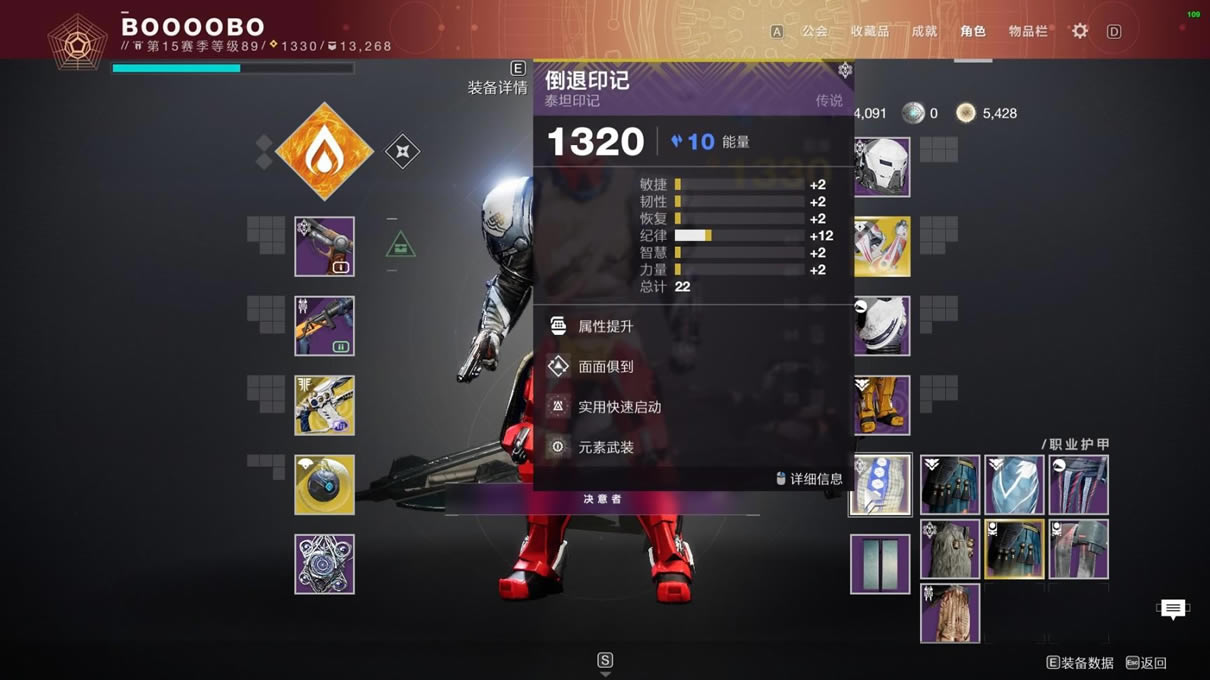This screenshot has height=680, width=1210.
Task: Switch to the 收藏品 collections tab
Action: pyautogui.click(x=869, y=32)
